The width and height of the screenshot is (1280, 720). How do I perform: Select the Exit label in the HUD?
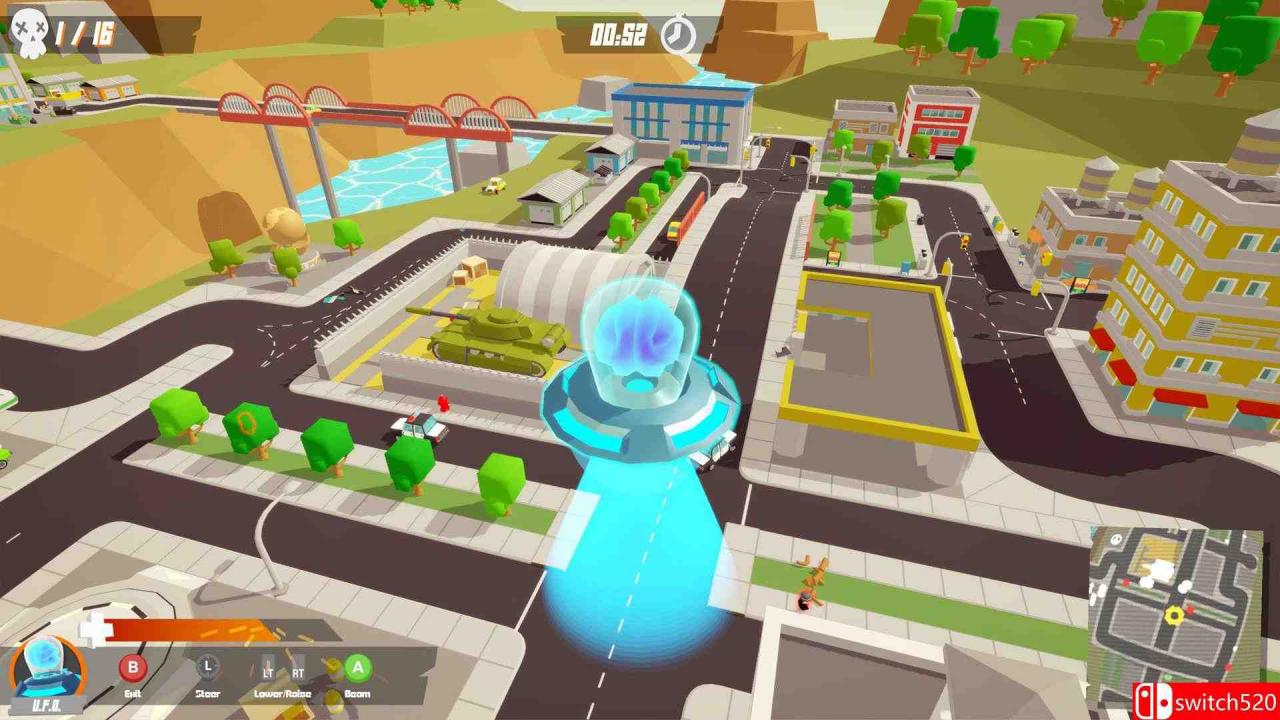(x=134, y=693)
